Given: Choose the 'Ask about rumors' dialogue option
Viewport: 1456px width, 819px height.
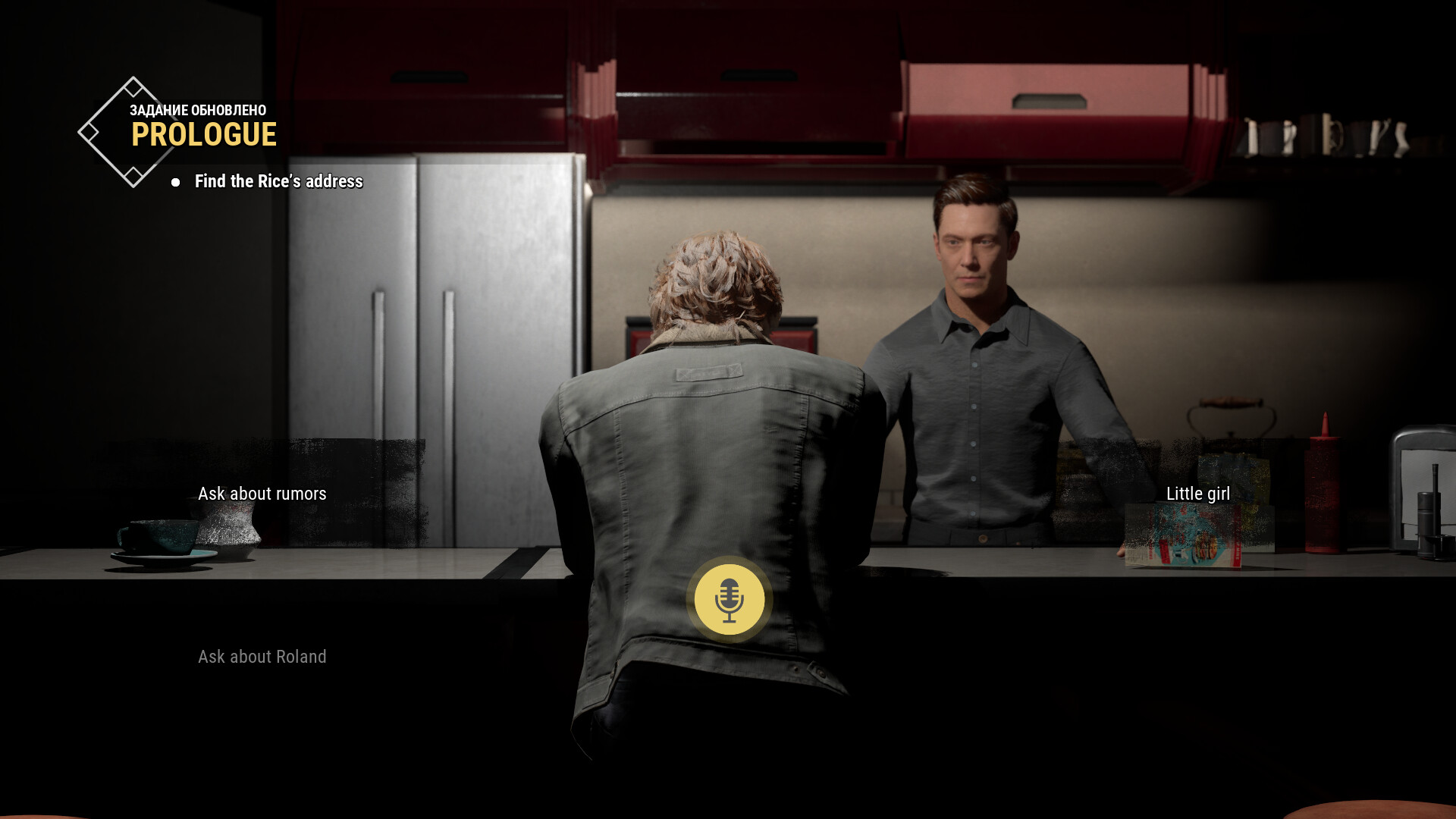Looking at the screenshot, I should coord(262,494).
